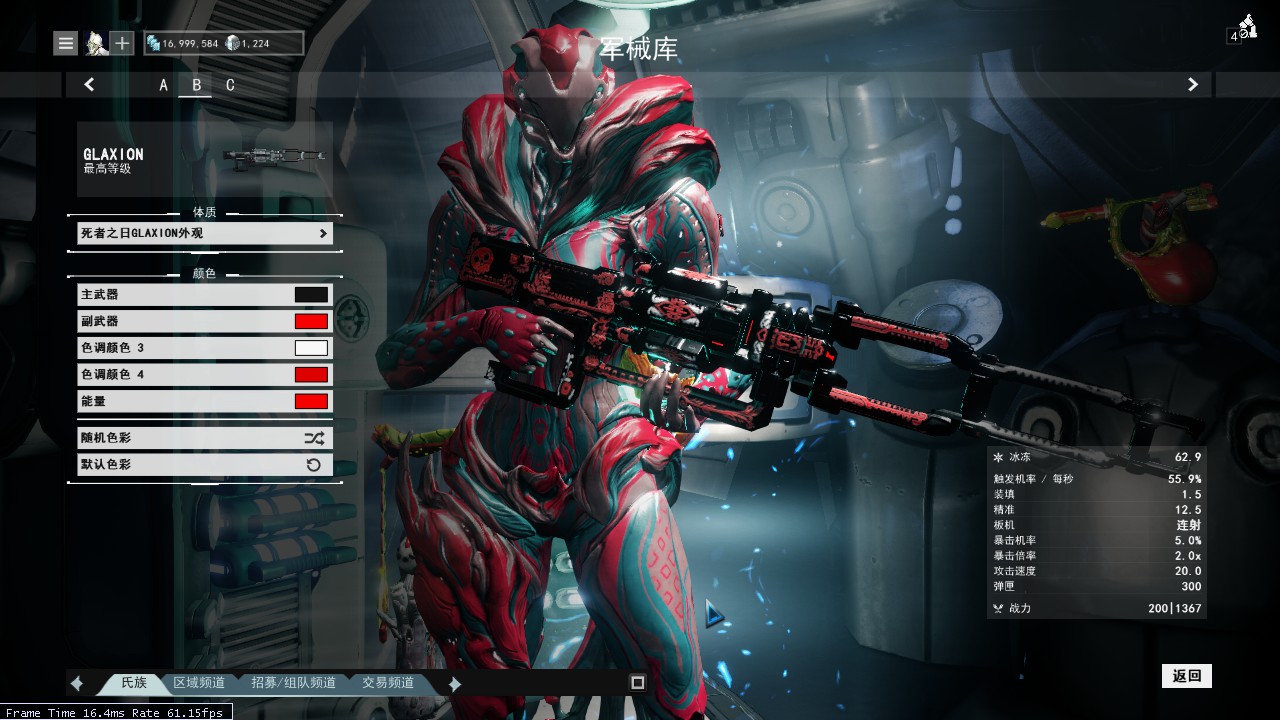Viewport: 1280px width, 720px height.
Task: Switch to loadout tab C
Action: point(230,85)
